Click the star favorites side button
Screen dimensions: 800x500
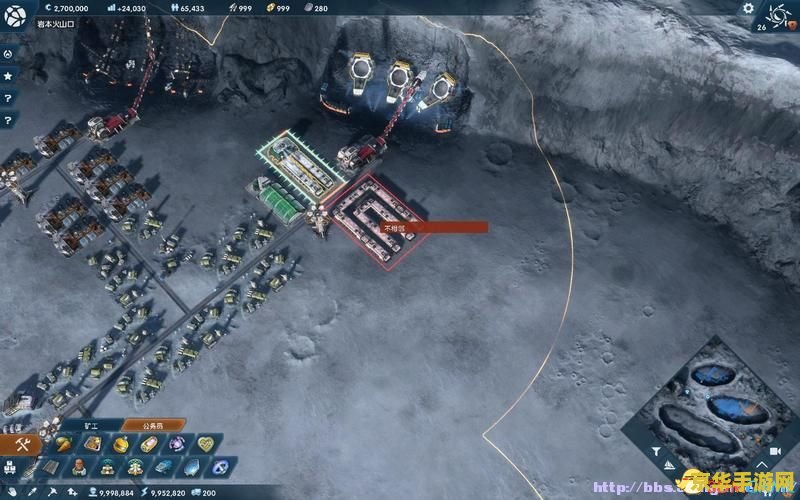tap(8, 76)
